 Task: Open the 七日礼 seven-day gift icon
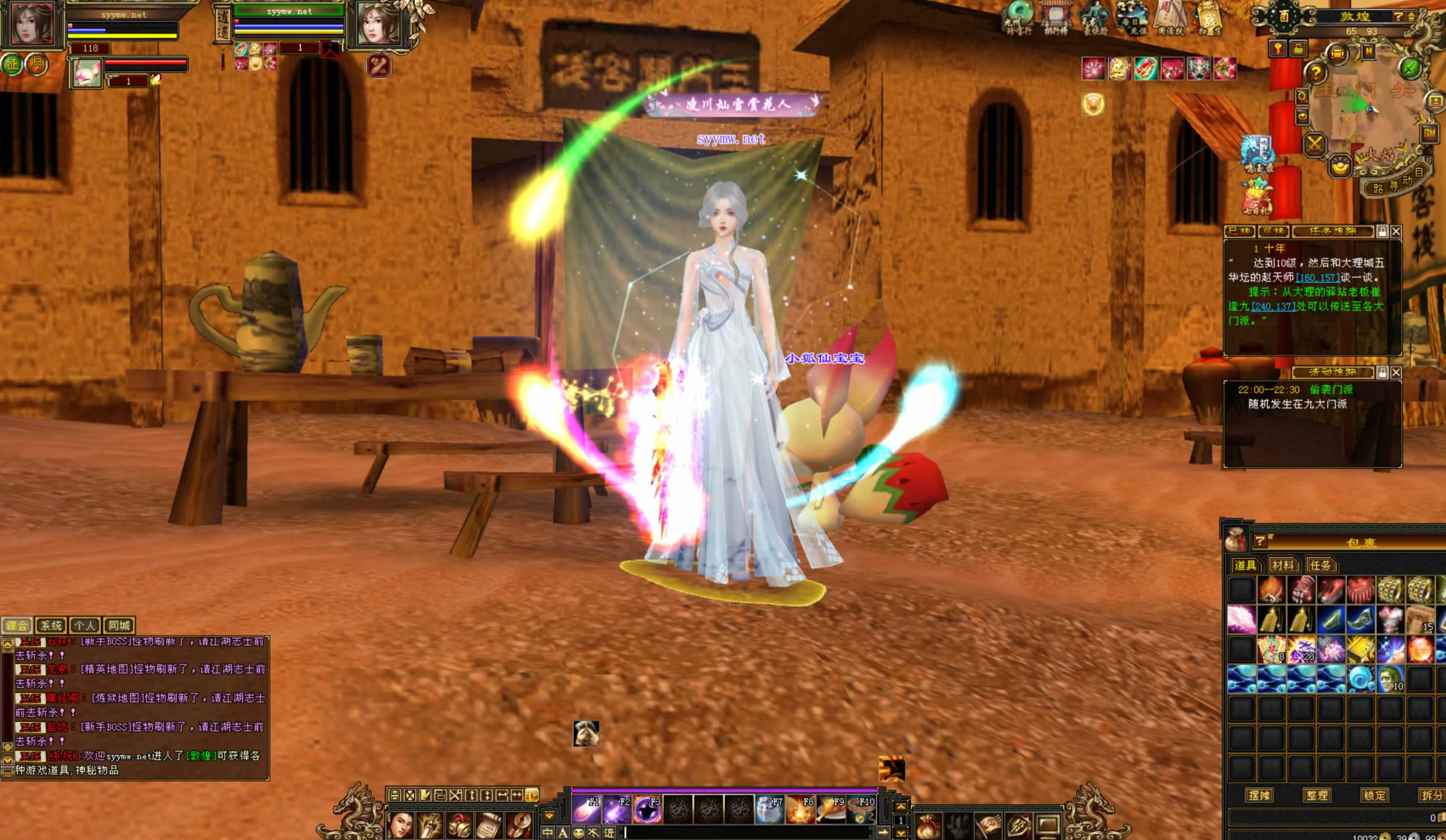pyautogui.click(x=1257, y=198)
